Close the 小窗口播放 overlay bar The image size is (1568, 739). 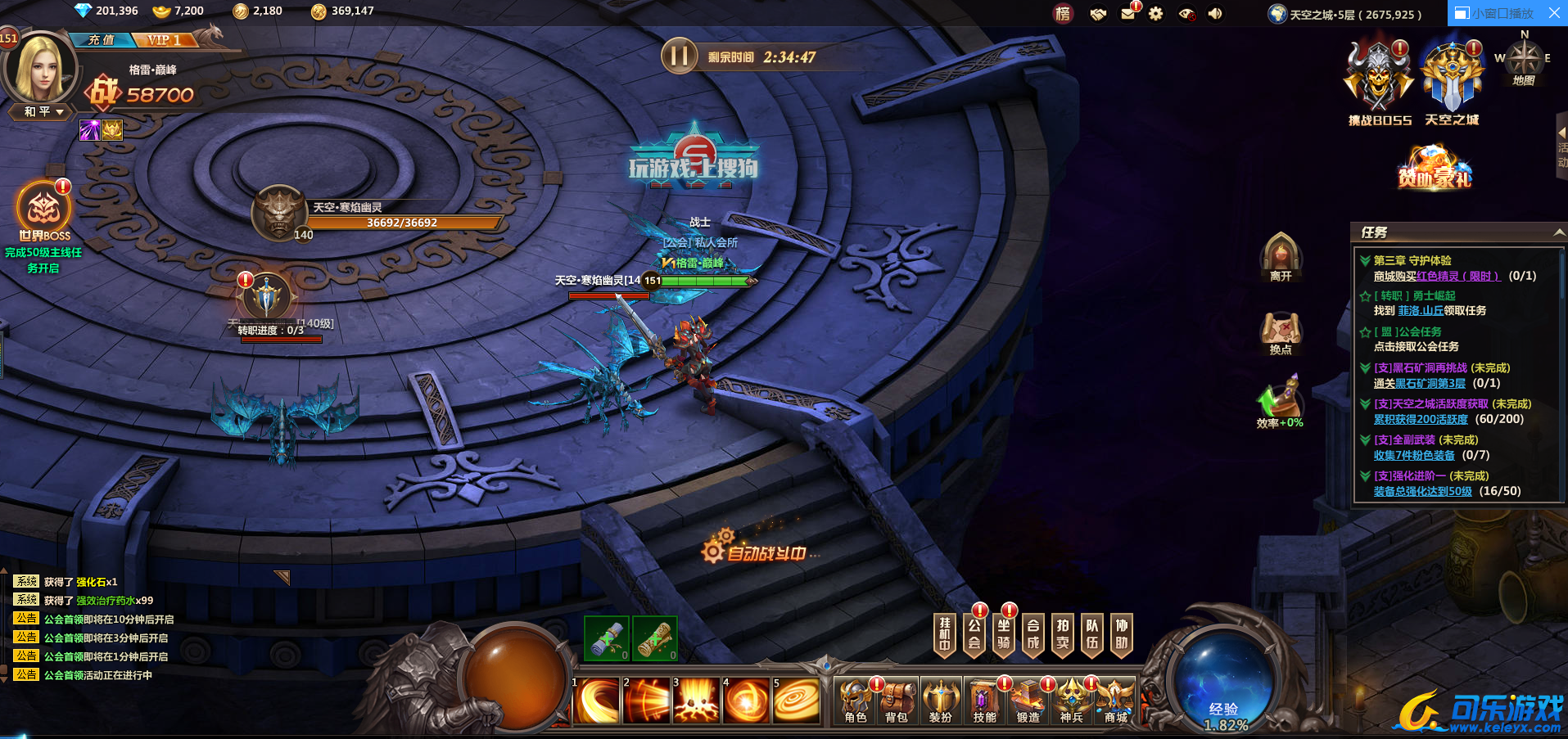pos(1554,13)
